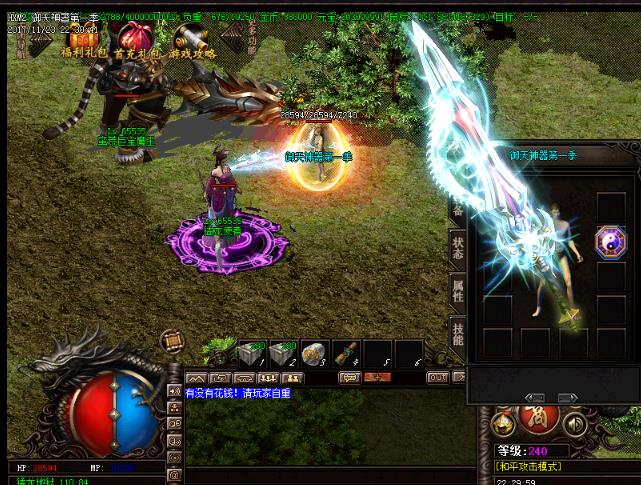Click the 和平攻击模式 attack mode label
The height and width of the screenshot is (485, 641).
pyautogui.click(x=529, y=466)
